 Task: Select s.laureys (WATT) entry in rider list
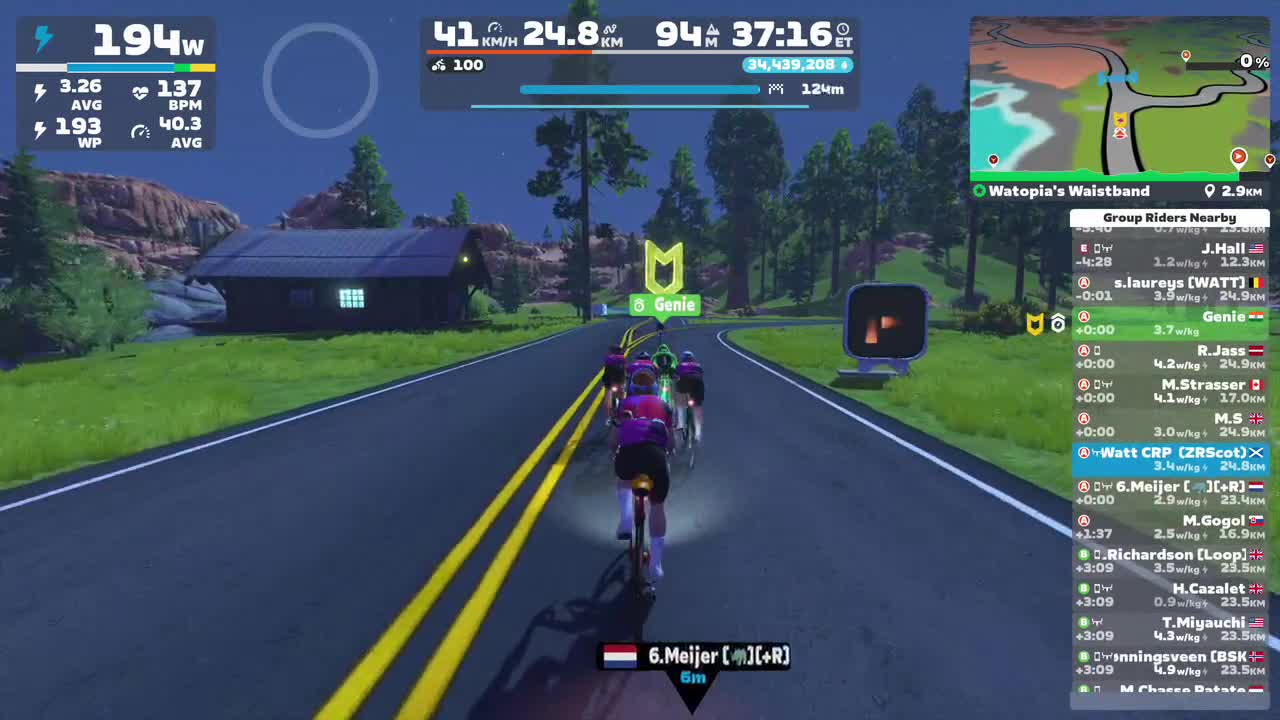click(x=1170, y=288)
